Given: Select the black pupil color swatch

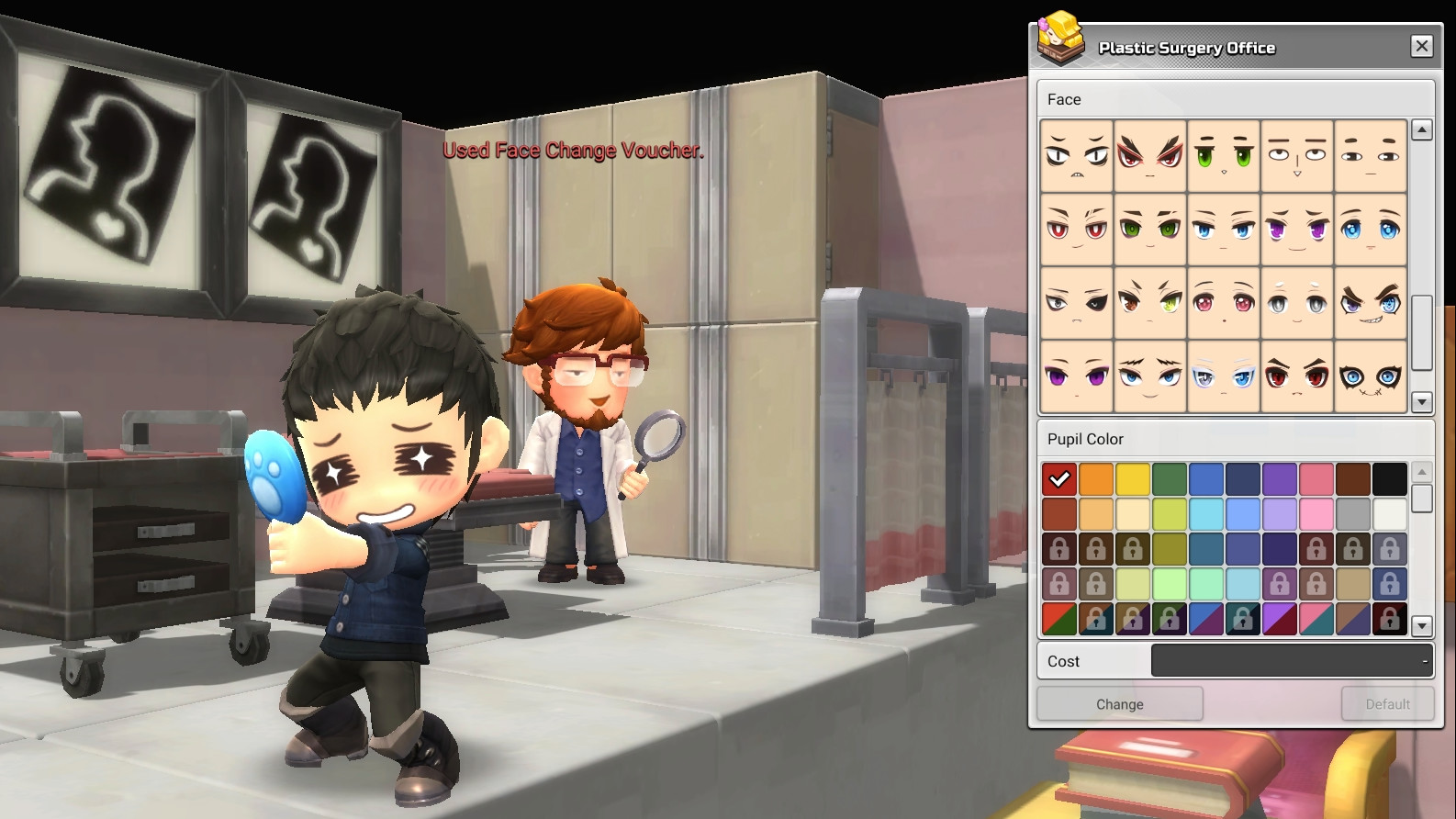Looking at the screenshot, I should tap(1391, 478).
